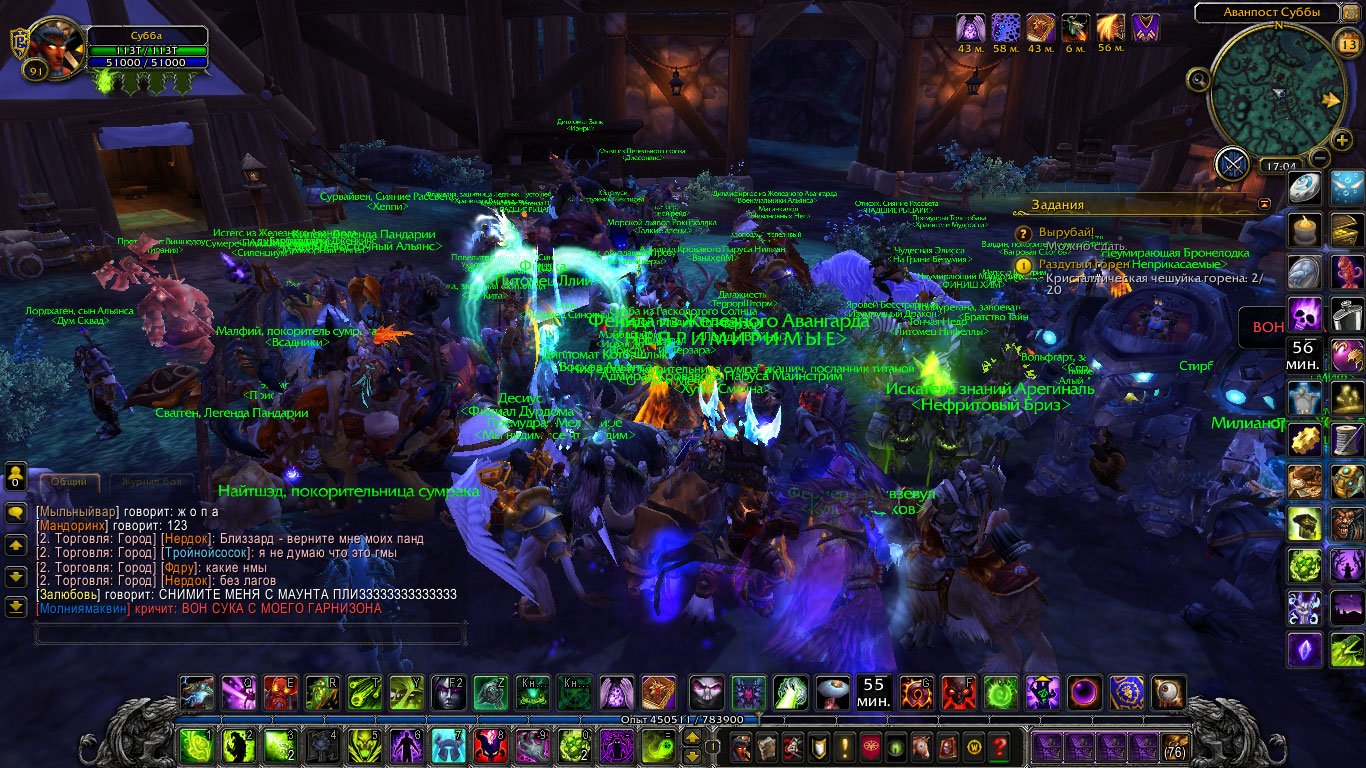Open the in-game shop via the golden W button
This screenshot has height=768, width=1366.
(x=974, y=748)
